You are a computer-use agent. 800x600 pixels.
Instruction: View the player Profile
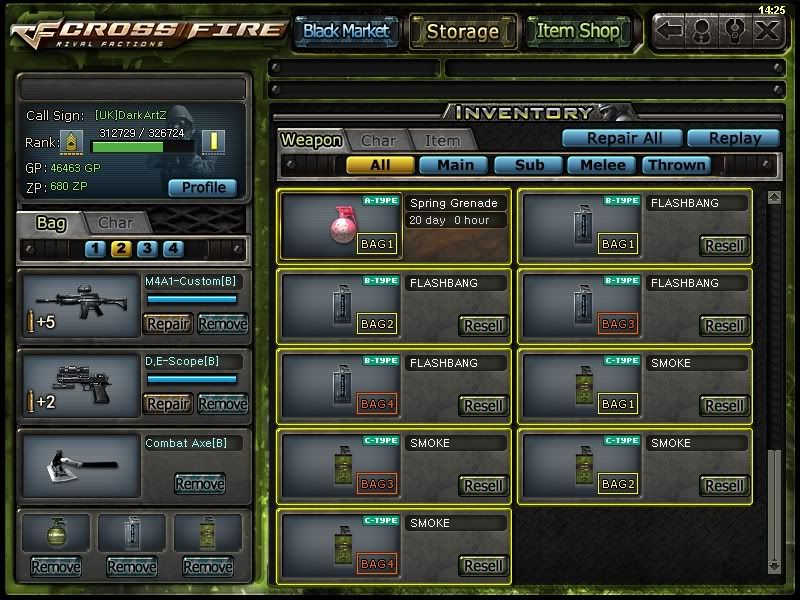pos(203,187)
